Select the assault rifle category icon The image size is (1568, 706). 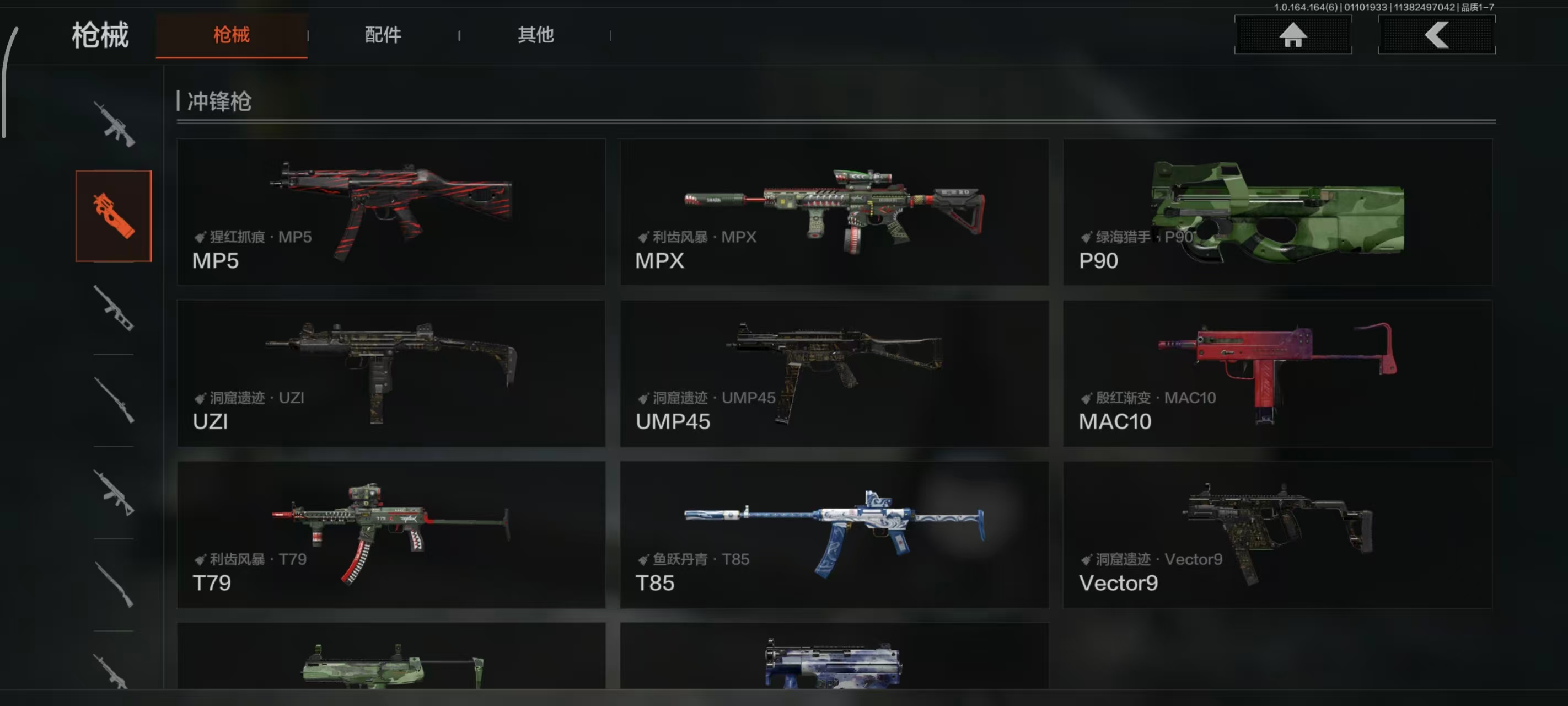114,124
